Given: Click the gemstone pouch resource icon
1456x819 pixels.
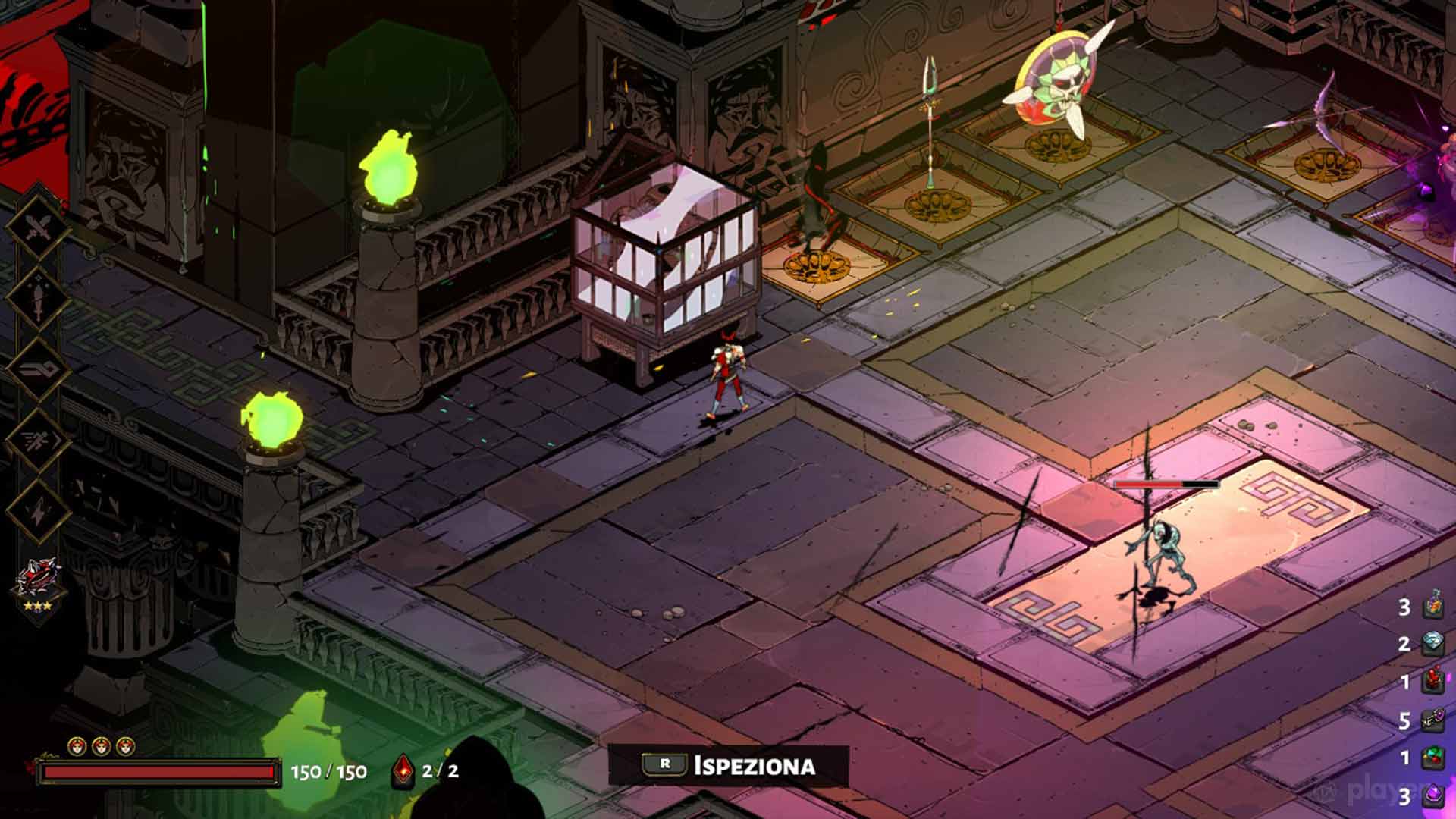Looking at the screenshot, I should coord(1433,755).
